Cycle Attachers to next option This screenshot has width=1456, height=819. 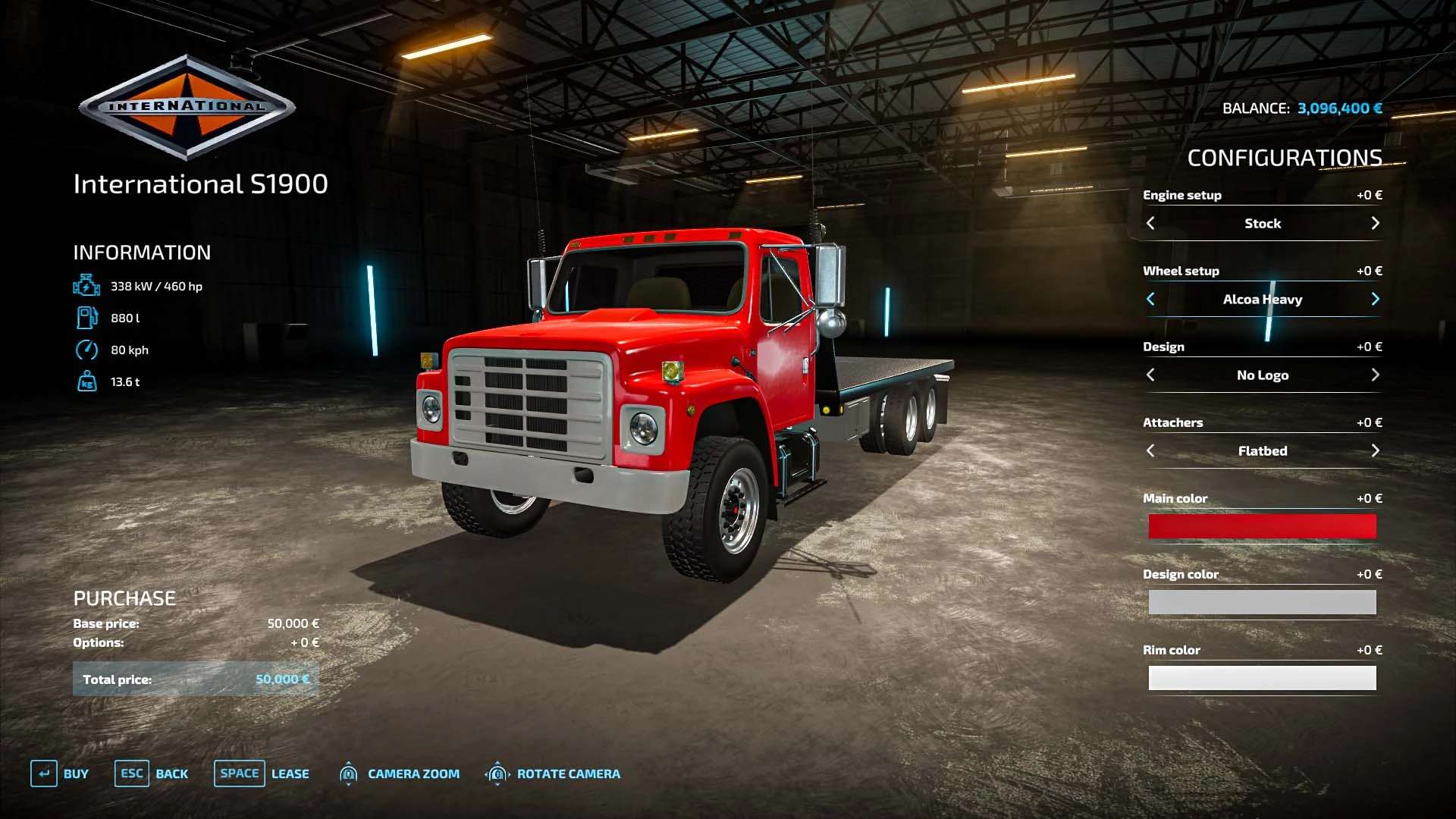point(1375,450)
